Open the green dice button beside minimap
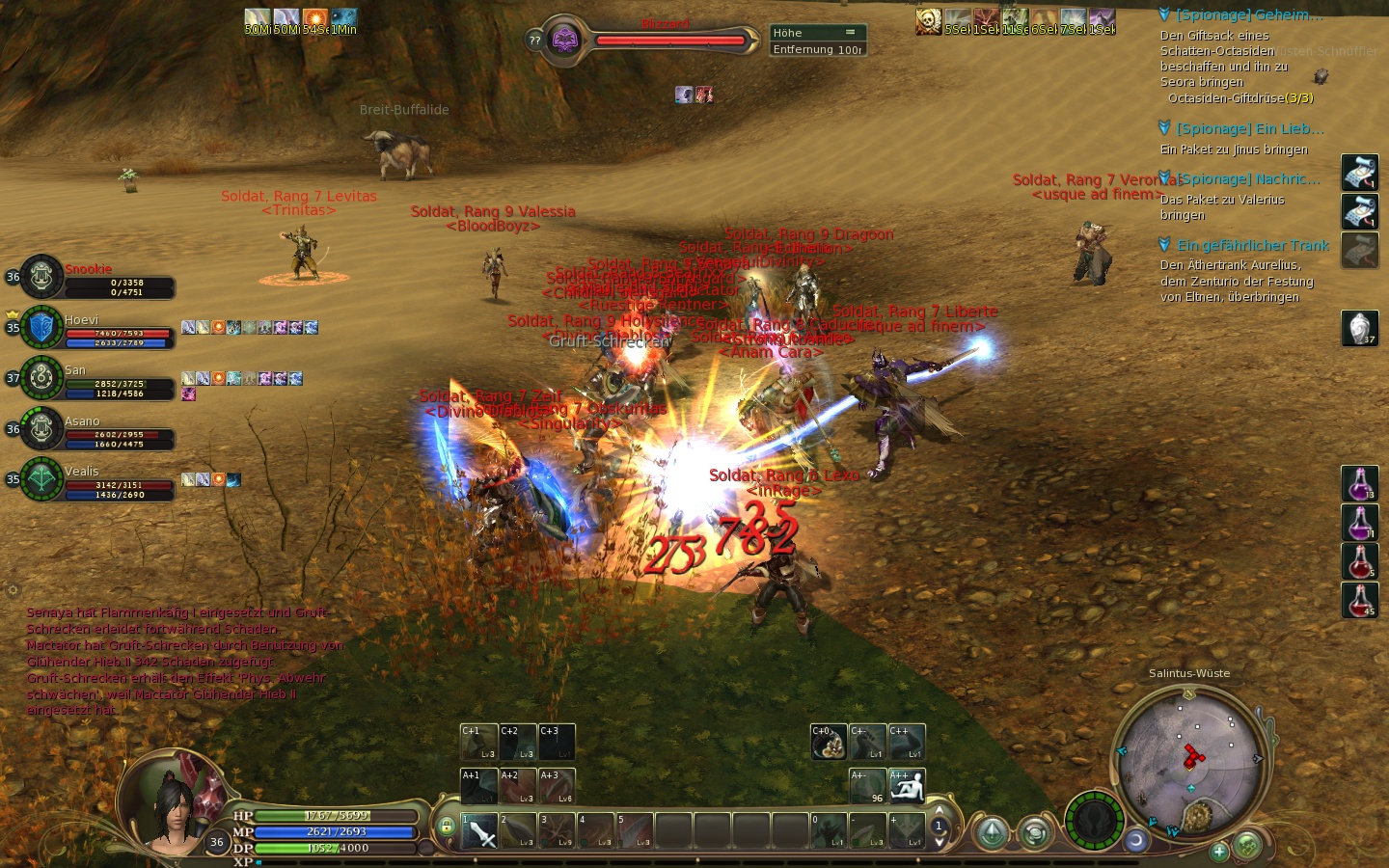 (x=1247, y=846)
